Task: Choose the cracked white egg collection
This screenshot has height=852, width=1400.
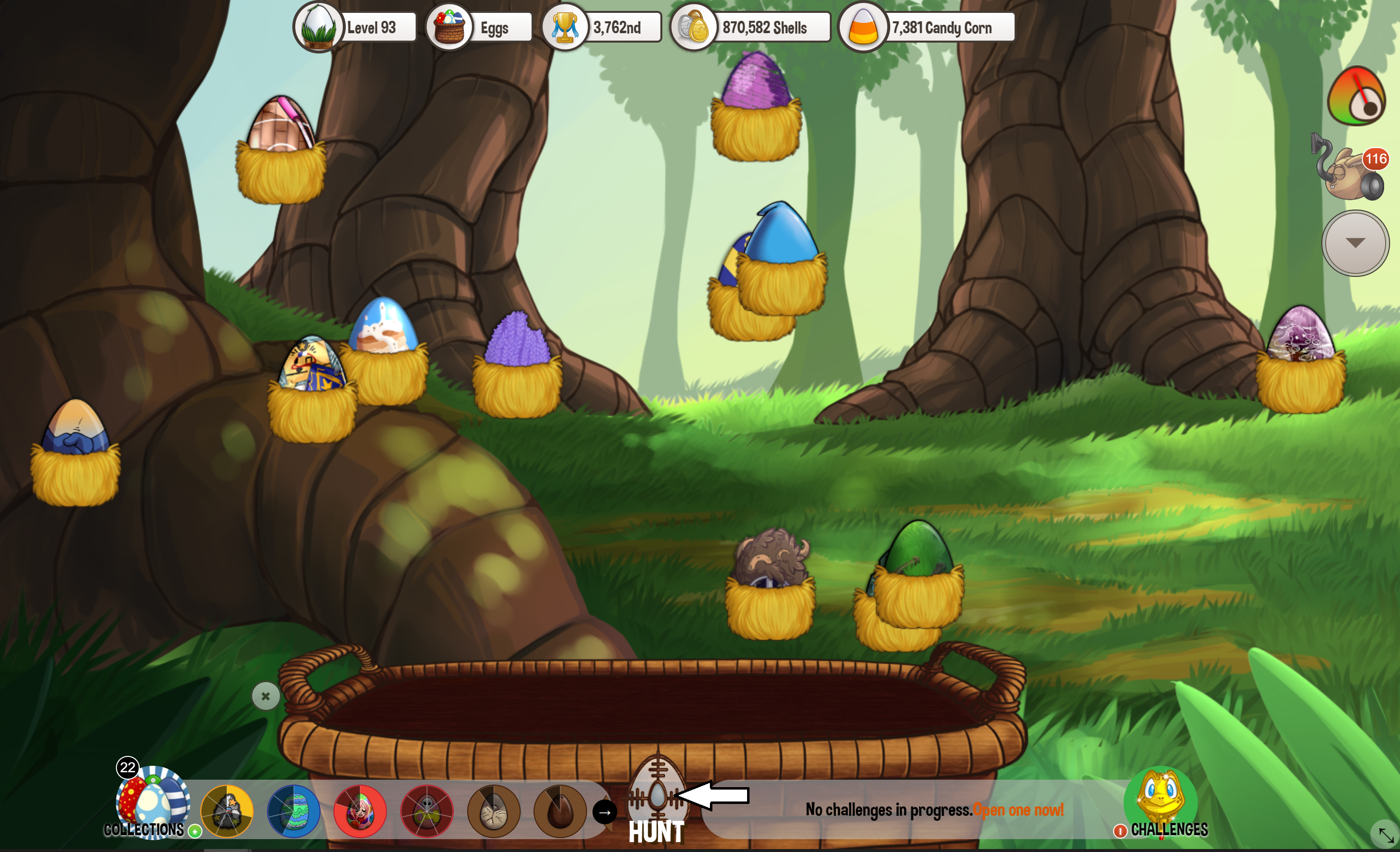Action: point(493,811)
